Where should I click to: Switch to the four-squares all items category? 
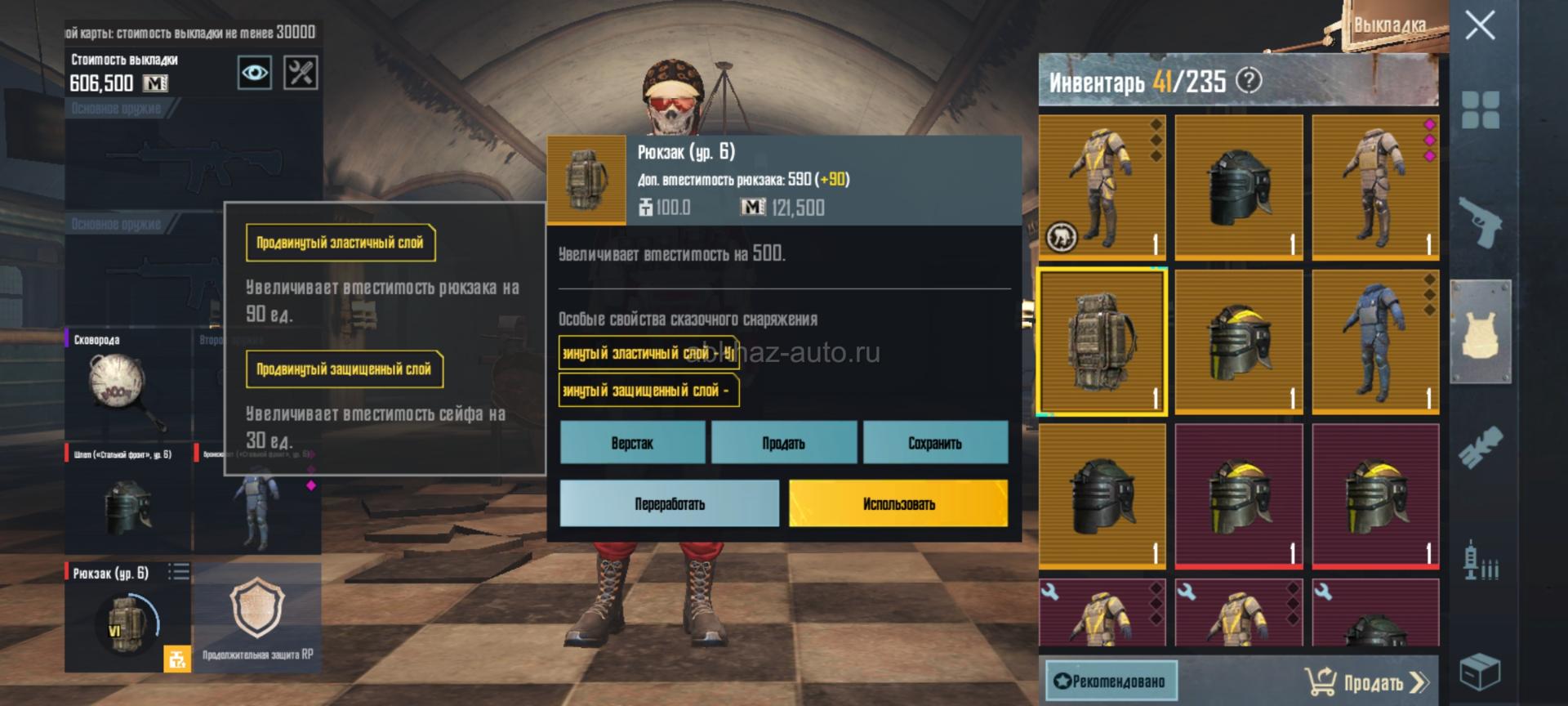[1480, 109]
